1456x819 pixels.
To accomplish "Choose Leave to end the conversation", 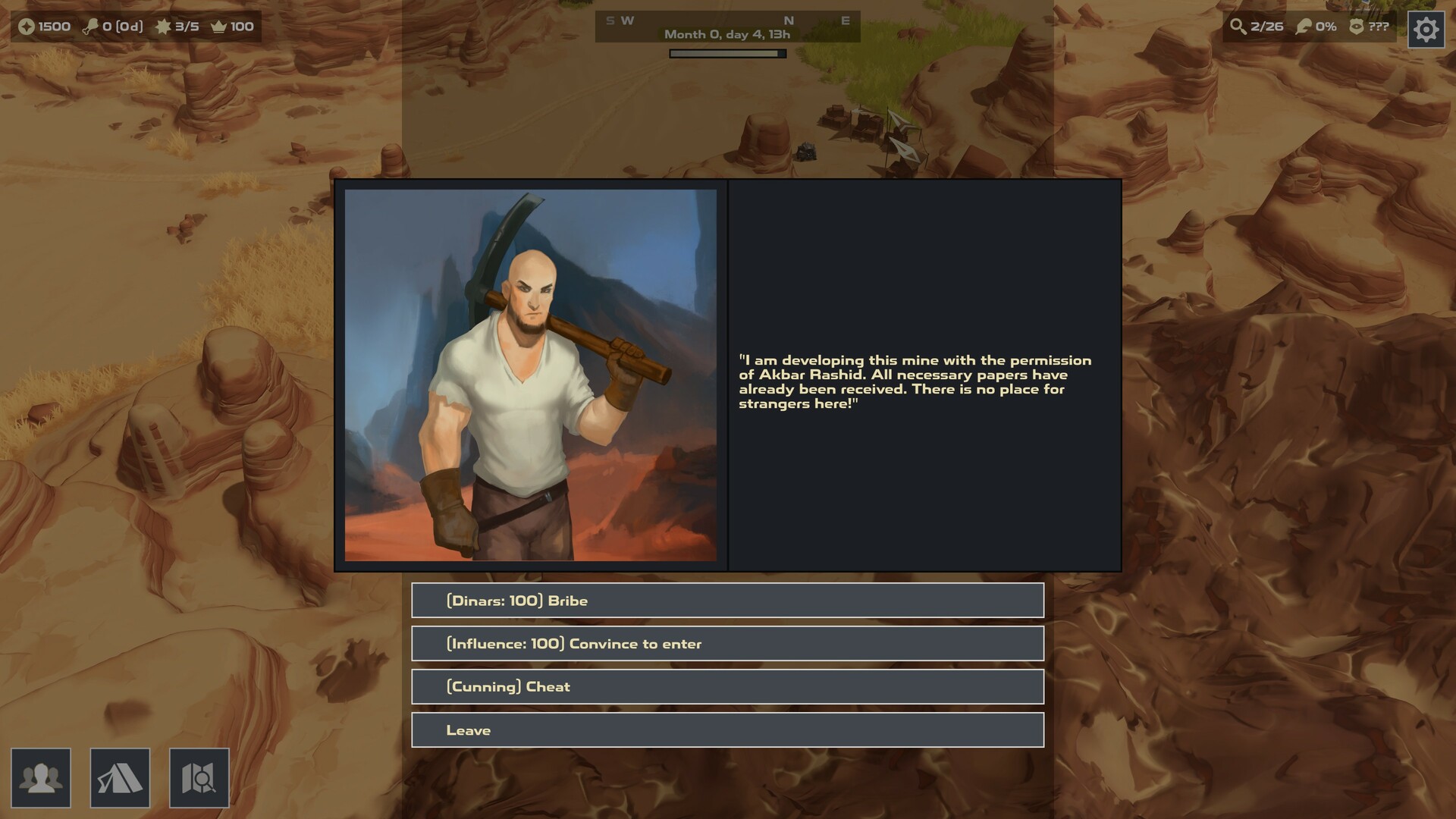I will (727, 730).
